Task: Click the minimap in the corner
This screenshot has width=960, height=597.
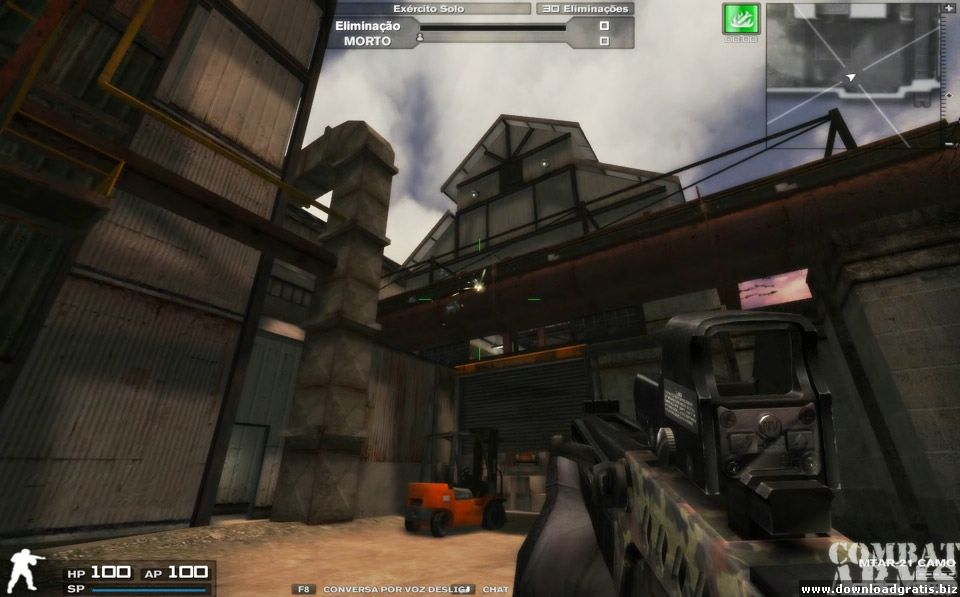Action: 853,75
